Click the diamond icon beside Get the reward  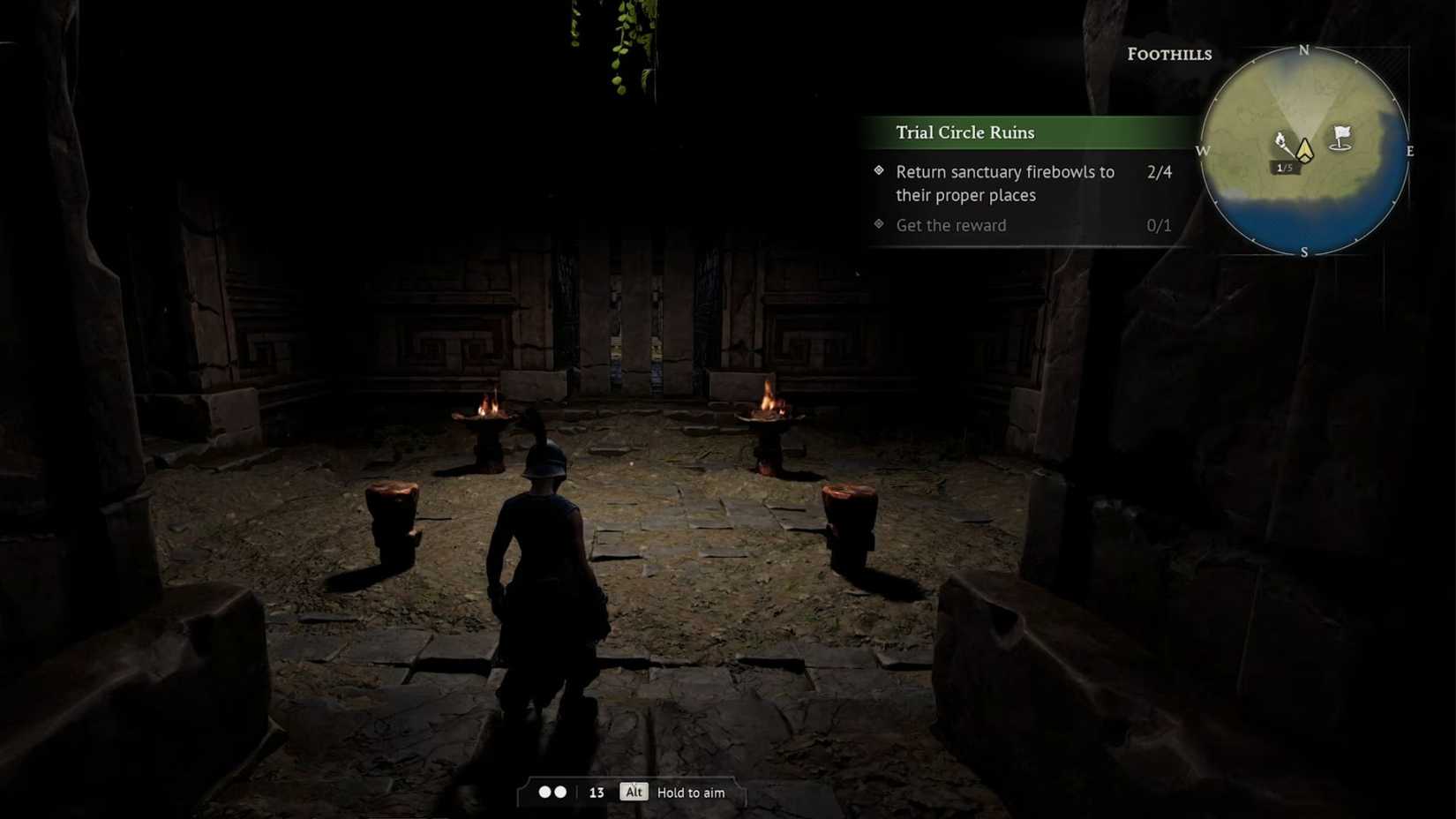point(878,225)
